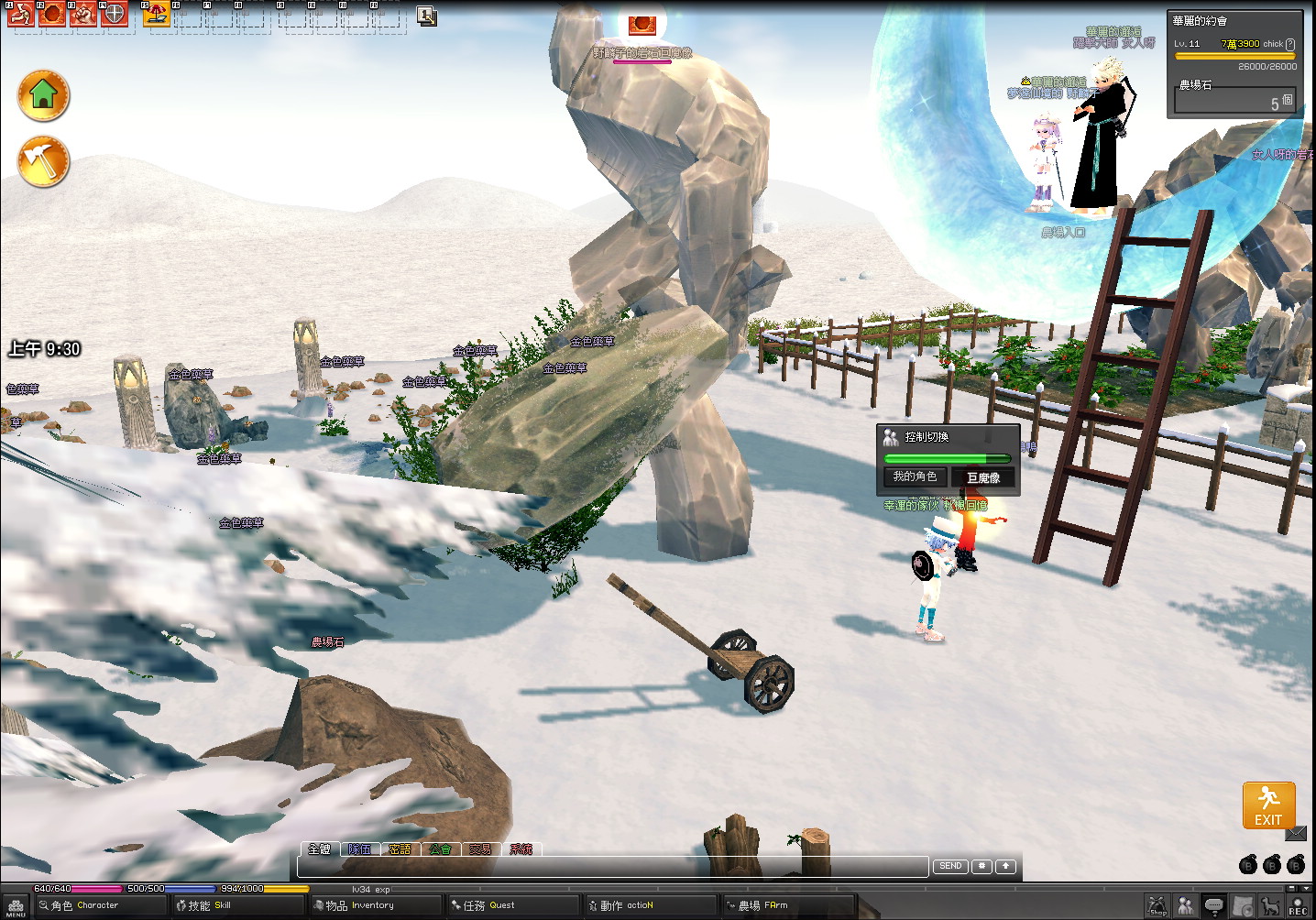Open the hammer build tool button
The width and height of the screenshot is (1316, 920).
[43, 161]
